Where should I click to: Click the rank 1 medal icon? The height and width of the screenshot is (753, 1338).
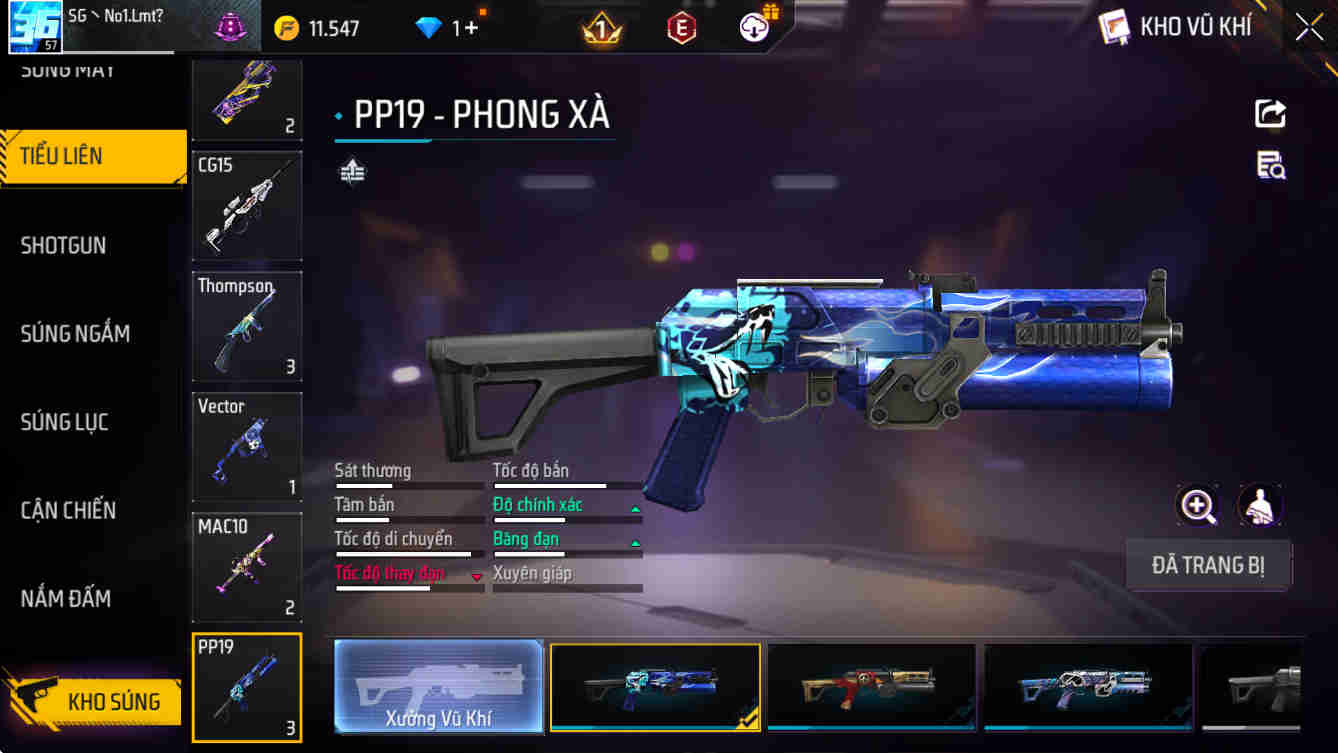tap(601, 27)
